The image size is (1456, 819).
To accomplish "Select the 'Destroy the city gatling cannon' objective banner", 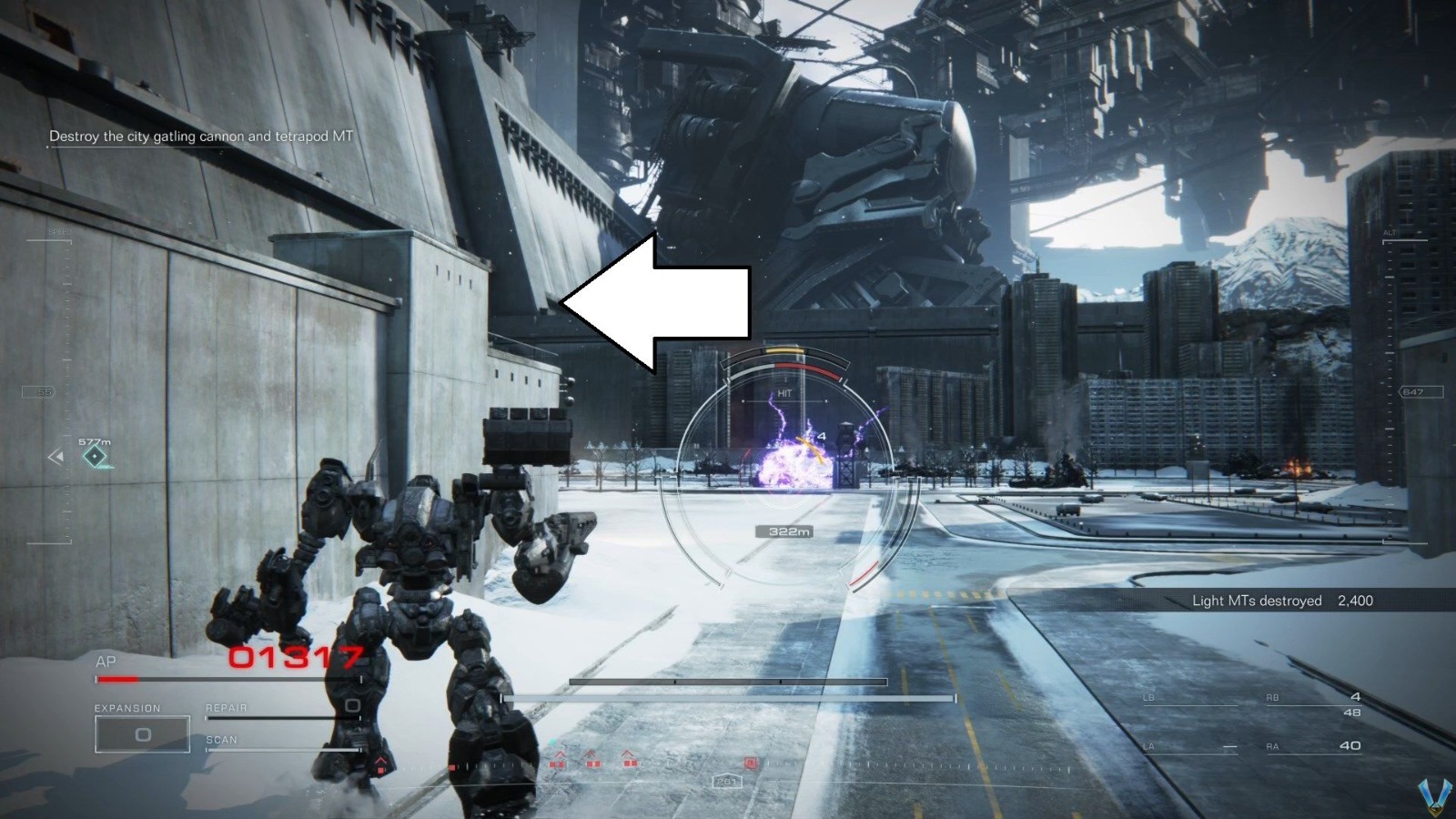I will pos(202,136).
